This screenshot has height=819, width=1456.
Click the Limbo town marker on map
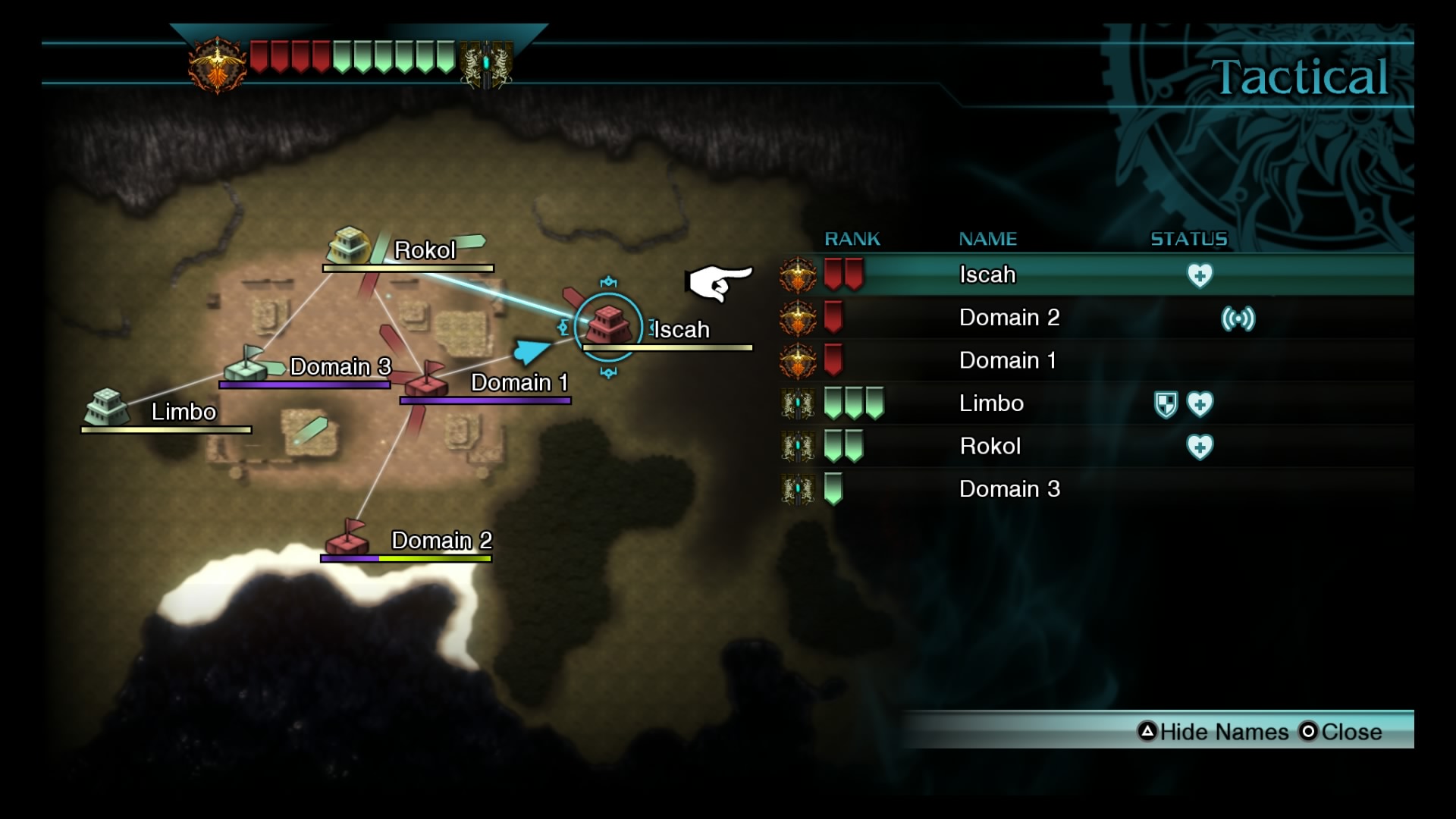106,407
